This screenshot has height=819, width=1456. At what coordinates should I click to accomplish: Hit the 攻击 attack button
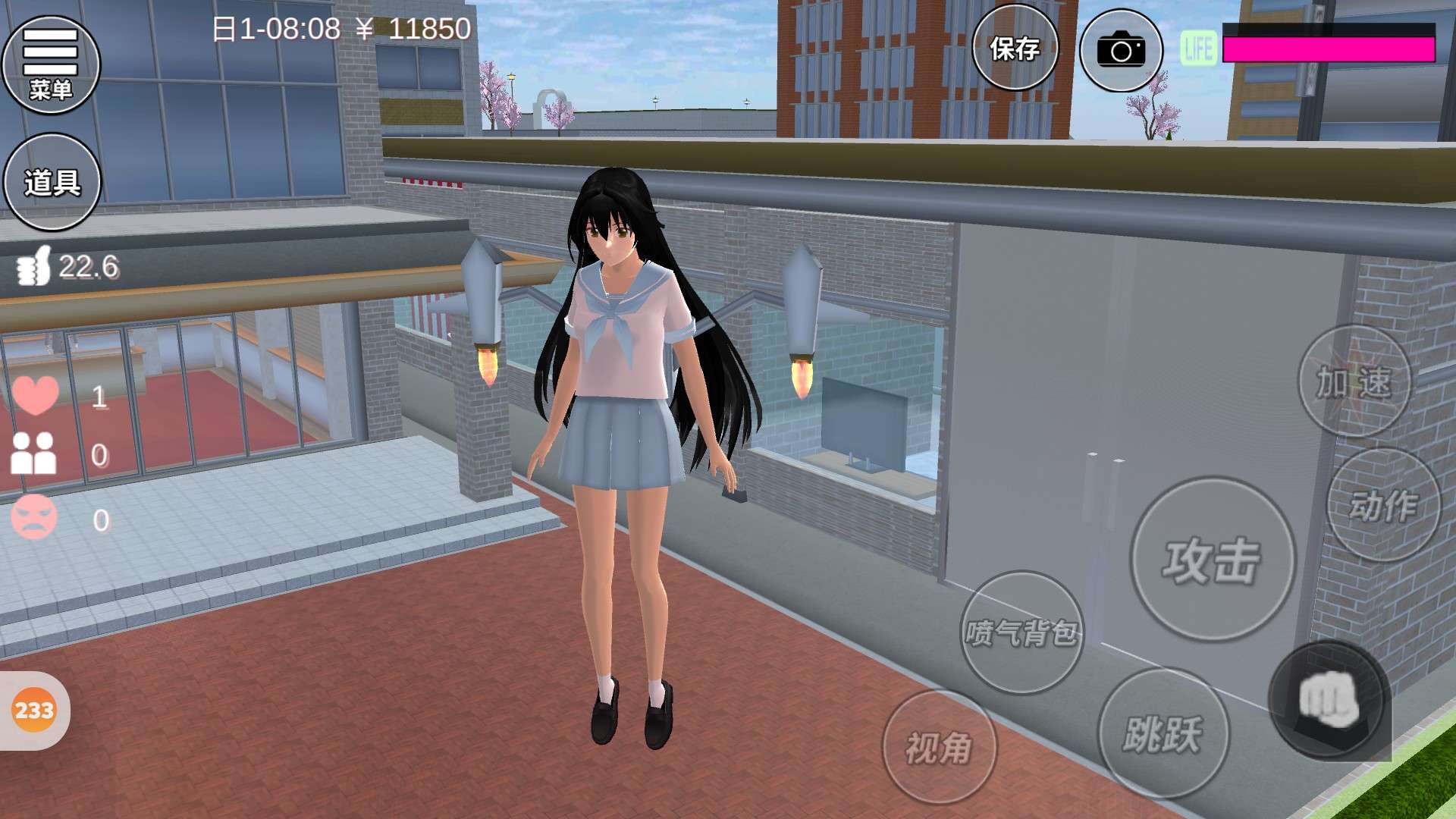coord(1212,560)
